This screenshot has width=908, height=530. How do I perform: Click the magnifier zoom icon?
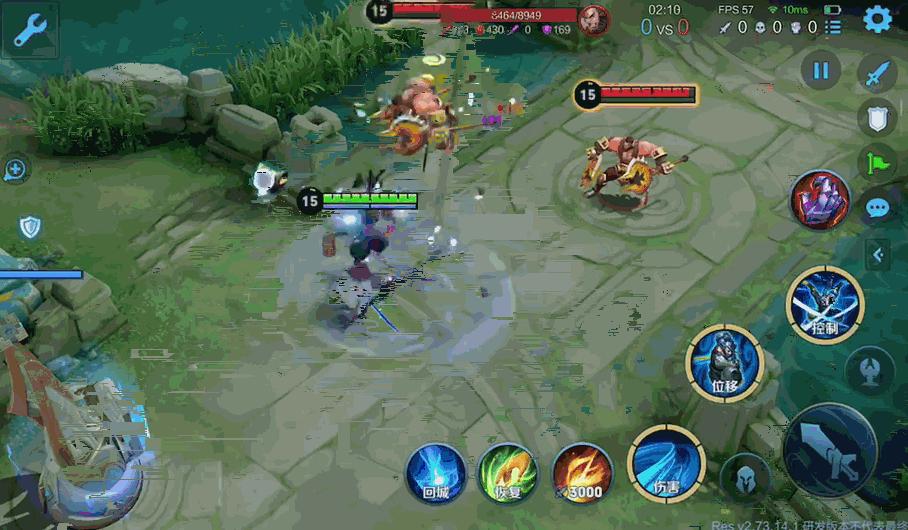tap(15, 170)
